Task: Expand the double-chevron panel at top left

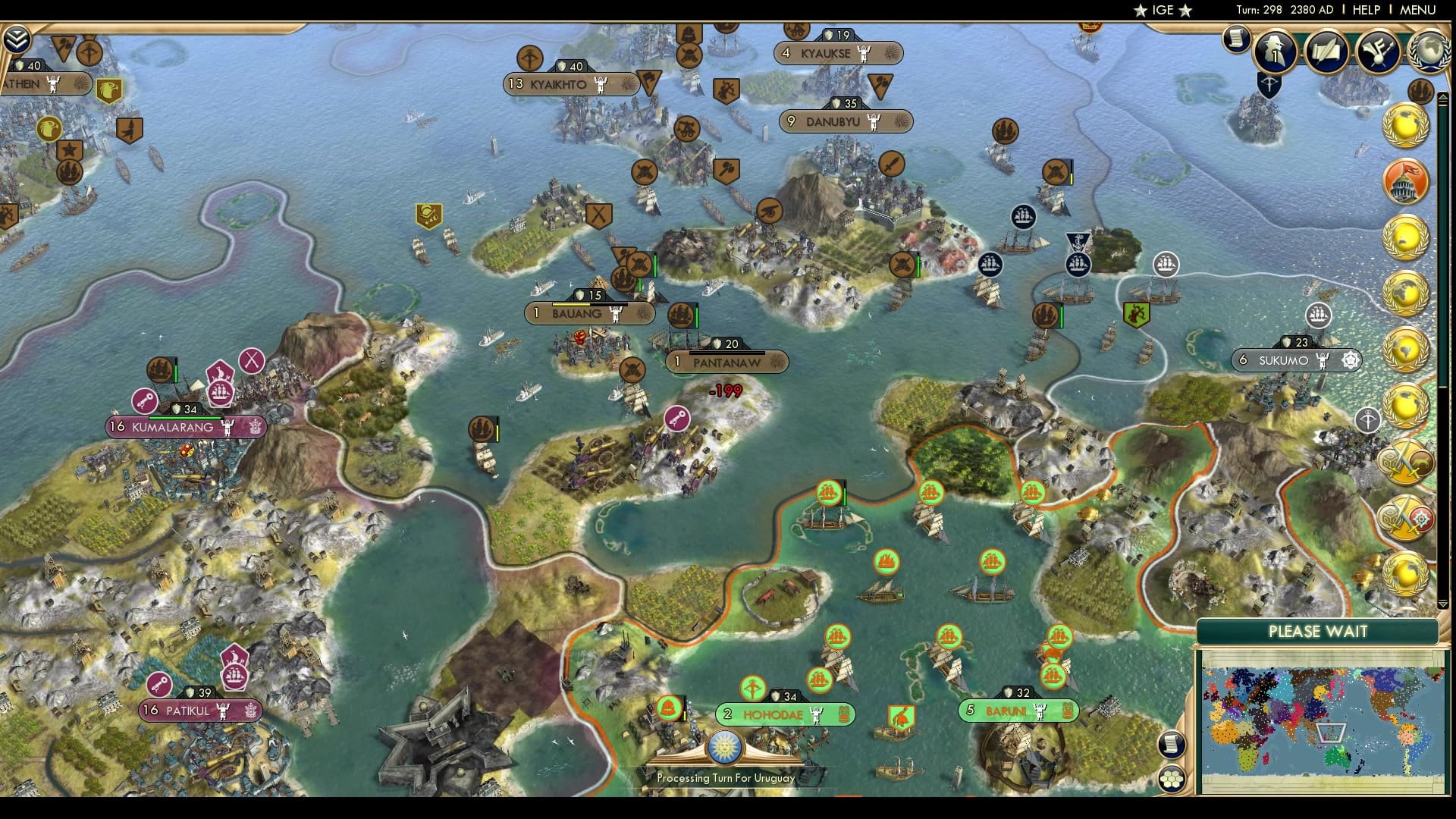Action: [15, 38]
